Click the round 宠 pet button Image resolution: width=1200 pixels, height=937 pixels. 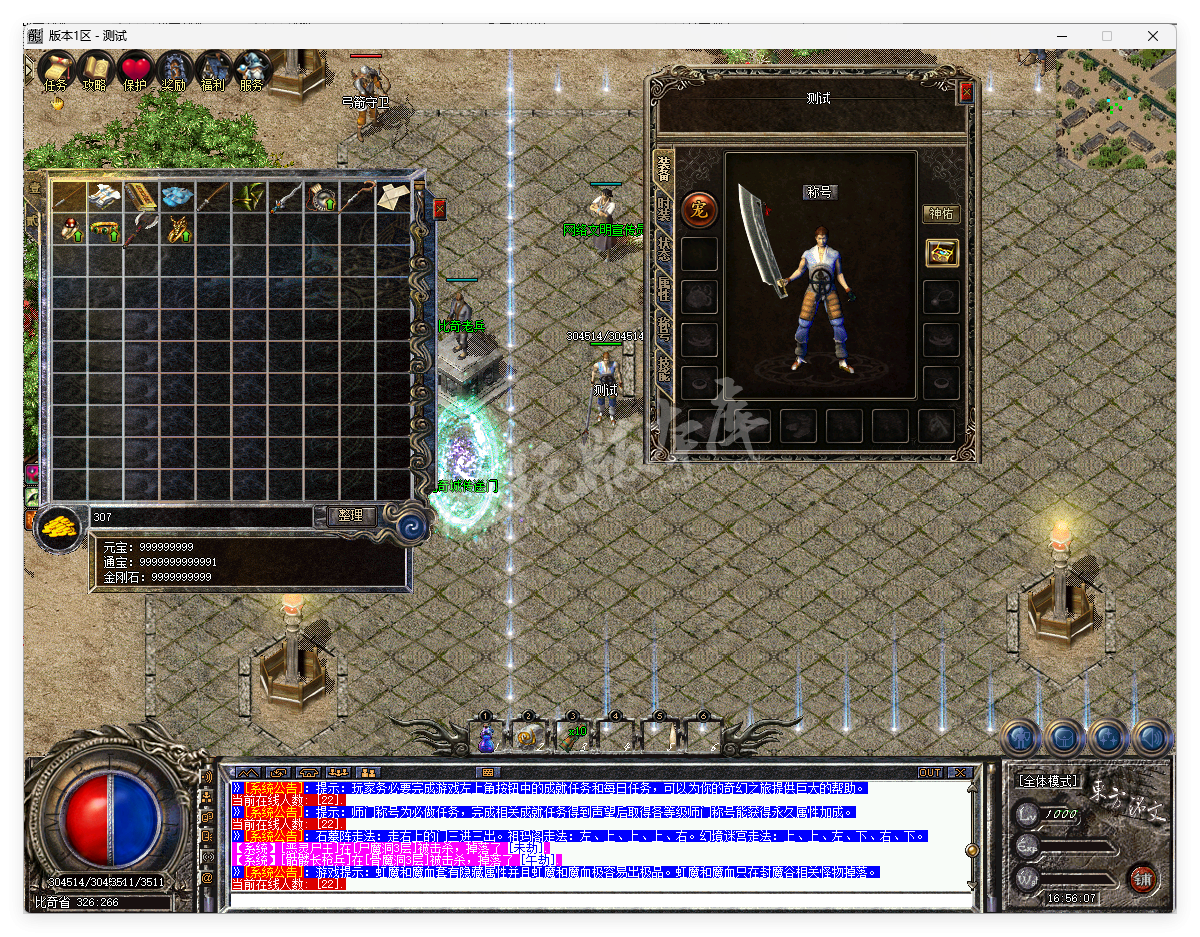699,210
